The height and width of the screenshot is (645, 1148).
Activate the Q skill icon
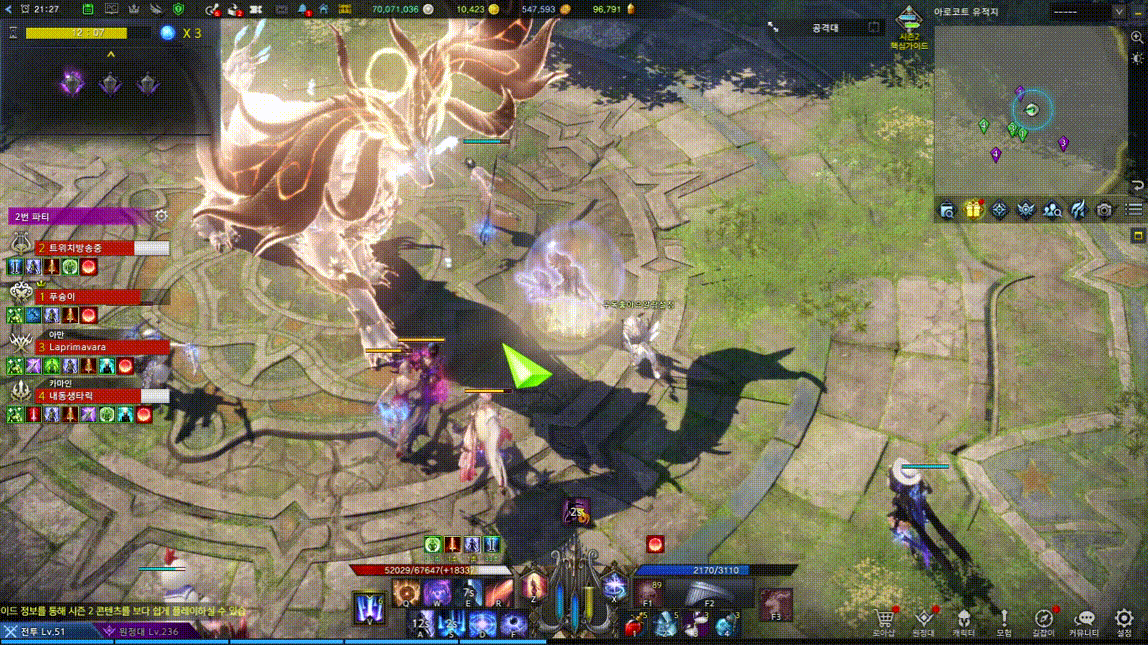[x=405, y=593]
